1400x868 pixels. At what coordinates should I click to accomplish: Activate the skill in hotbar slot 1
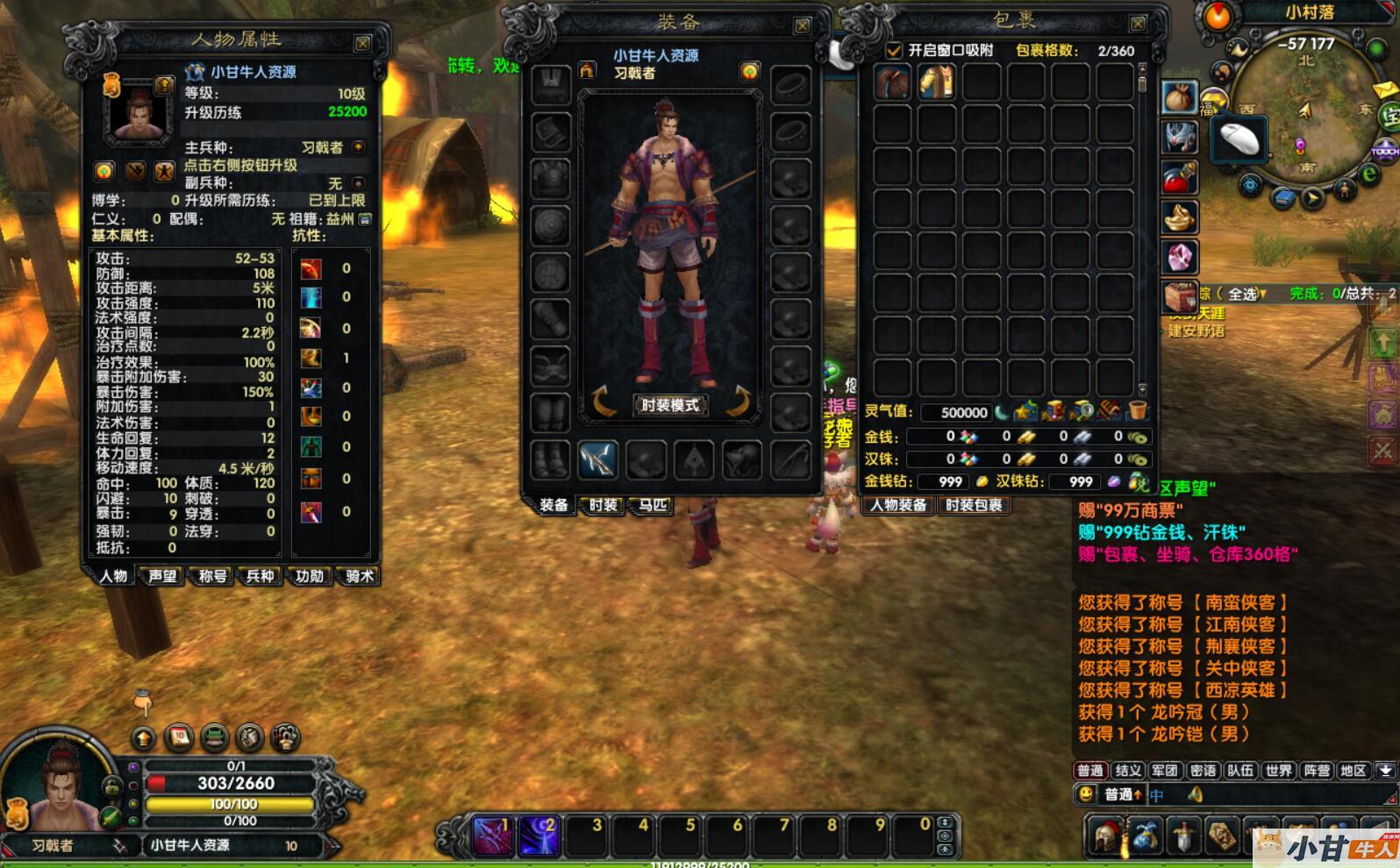pyautogui.click(x=492, y=835)
